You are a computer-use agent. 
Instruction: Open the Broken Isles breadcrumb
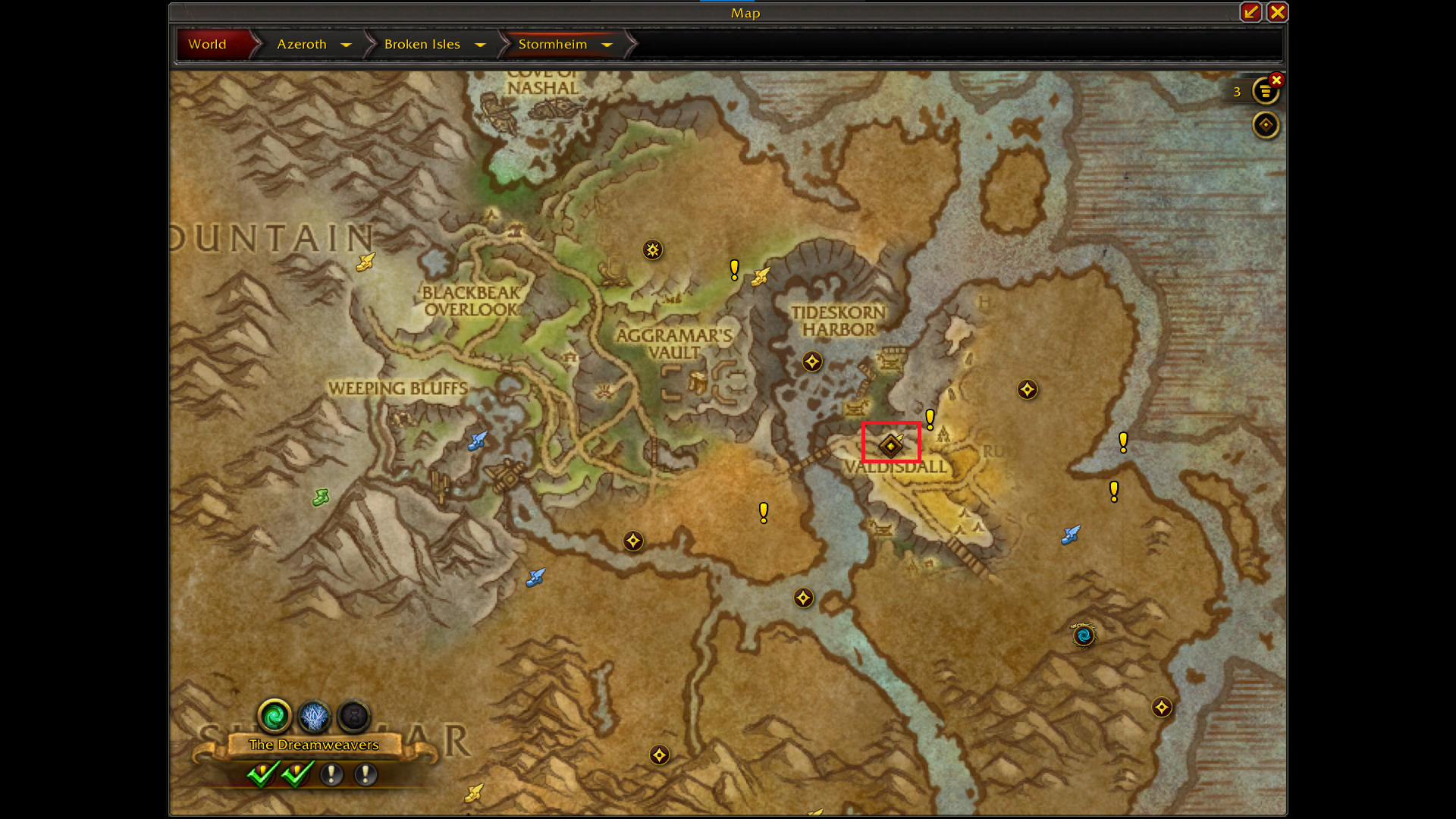pos(422,45)
